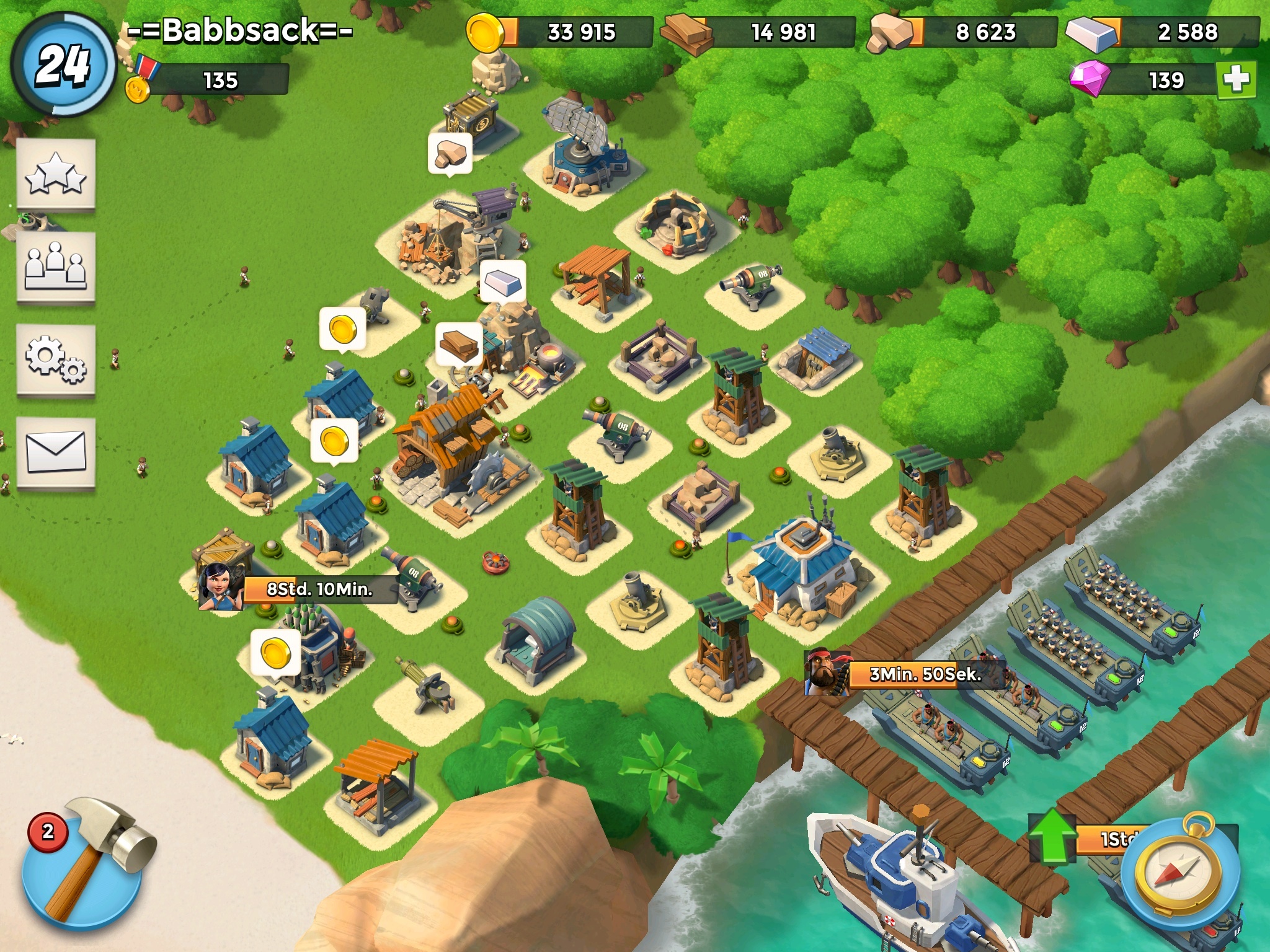Screen dimensions: 1270x952
Task: Open the gear settings menu
Action: click(56, 359)
